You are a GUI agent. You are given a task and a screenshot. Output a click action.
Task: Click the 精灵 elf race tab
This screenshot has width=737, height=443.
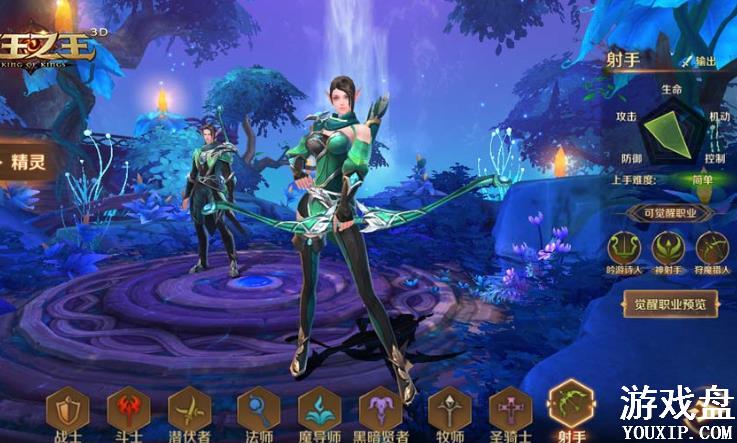click(30, 162)
